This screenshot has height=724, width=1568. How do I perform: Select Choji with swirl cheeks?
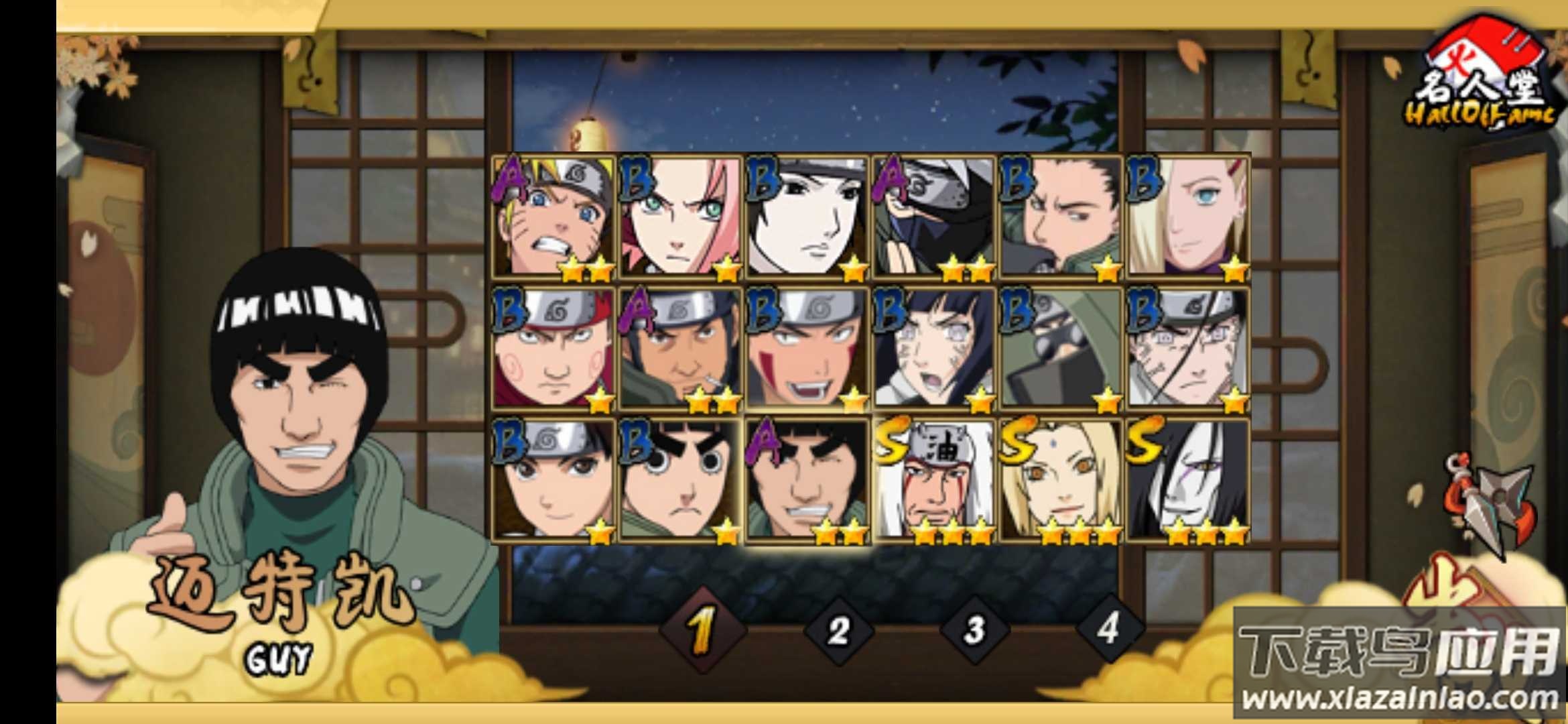[x=553, y=349]
